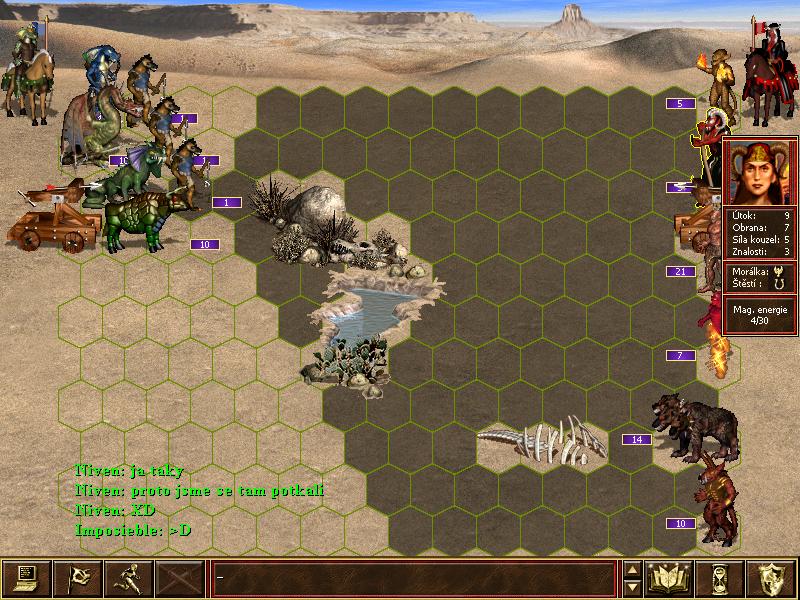Open the combat system options
Viewport: 800px width, 600px height.
[26, 578]
